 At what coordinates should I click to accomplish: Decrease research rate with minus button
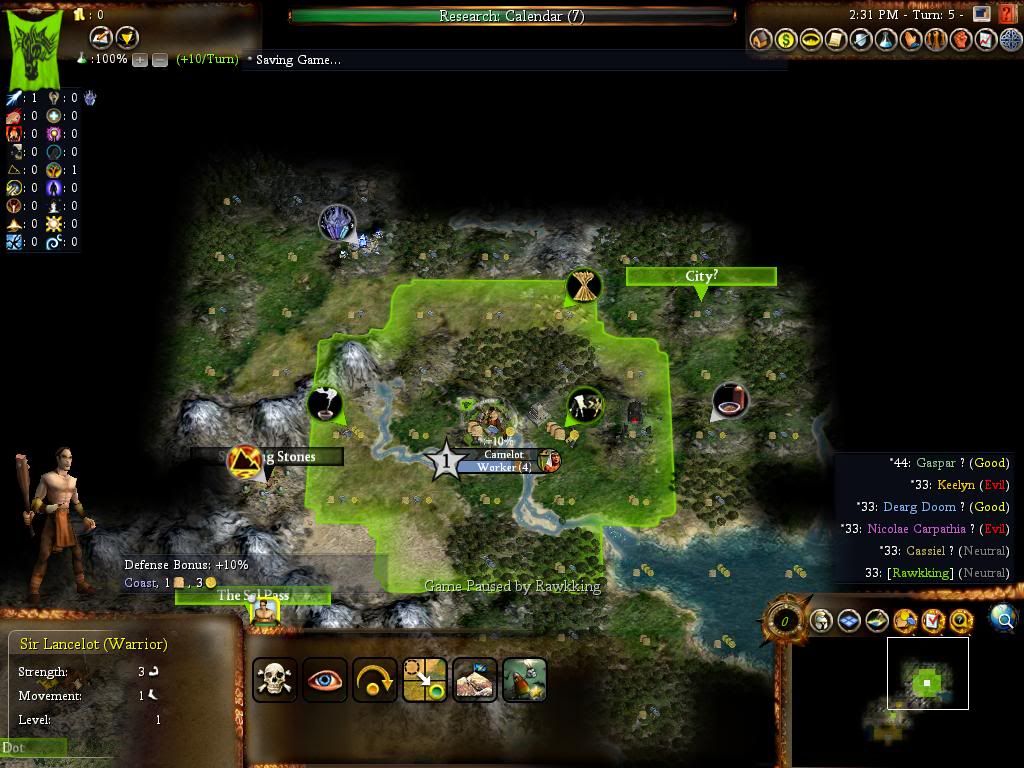click(x=159, y=60)
